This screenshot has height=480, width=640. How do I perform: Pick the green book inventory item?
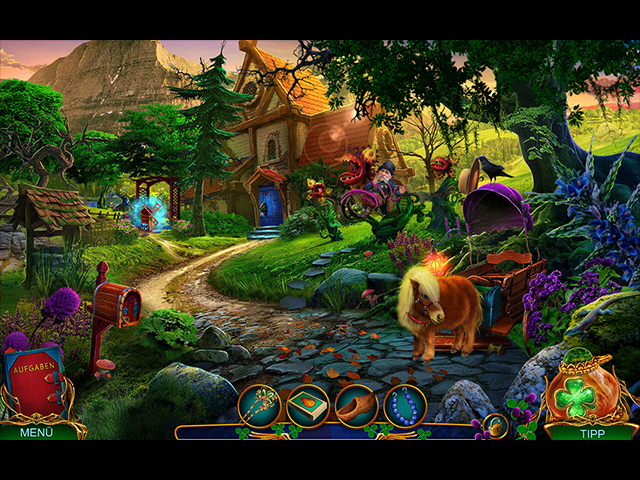pyautogui.click(x=308, y=406)
